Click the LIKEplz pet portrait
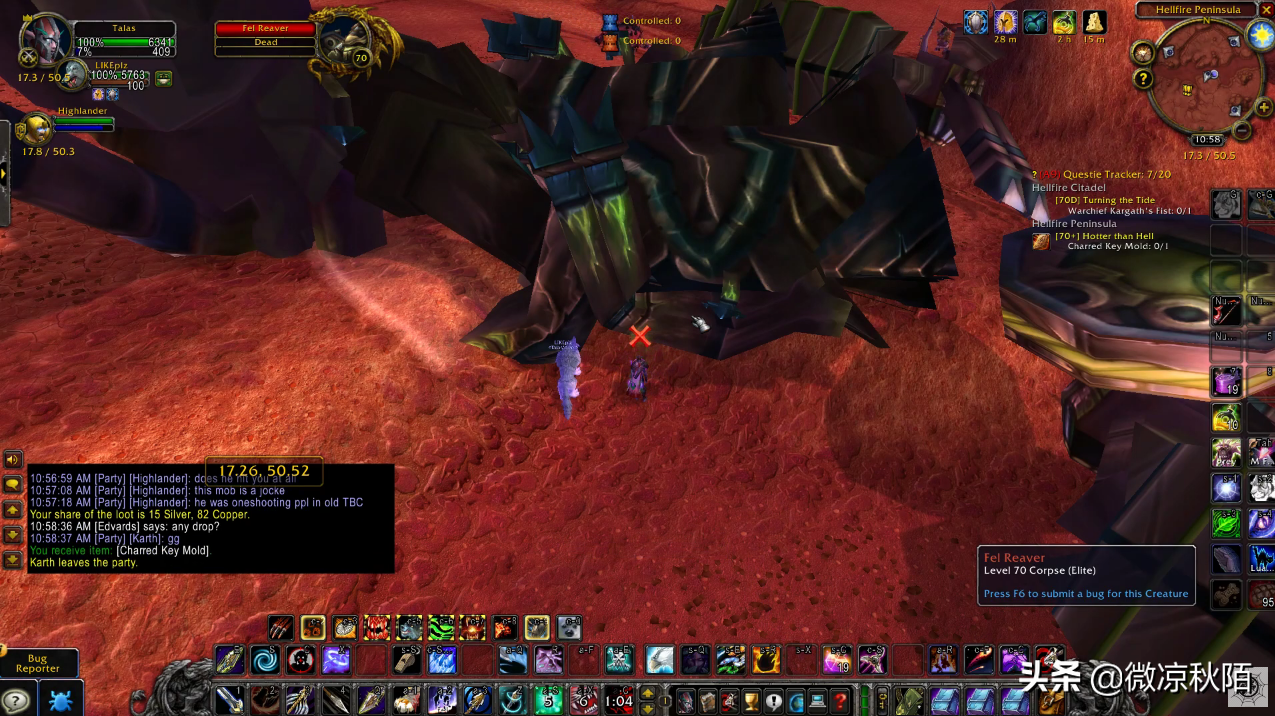The width and height of the screenshot is (1275, 716). (x=72, y=75)
